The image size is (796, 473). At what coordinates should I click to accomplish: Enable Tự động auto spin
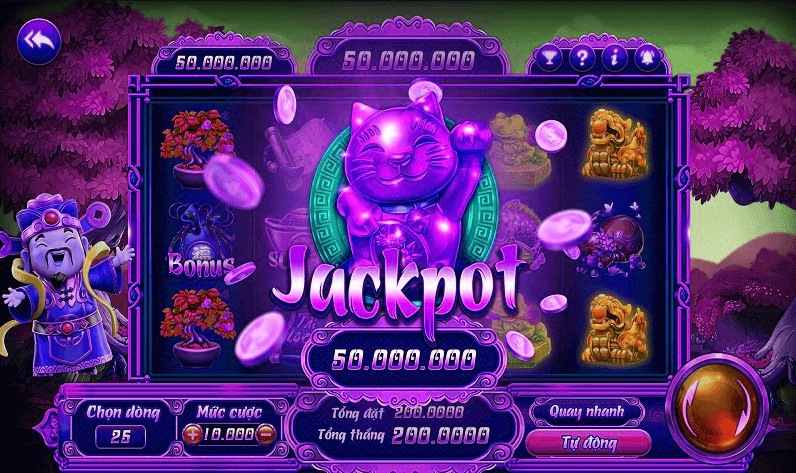pyautogui.click(x=587, y=442)
